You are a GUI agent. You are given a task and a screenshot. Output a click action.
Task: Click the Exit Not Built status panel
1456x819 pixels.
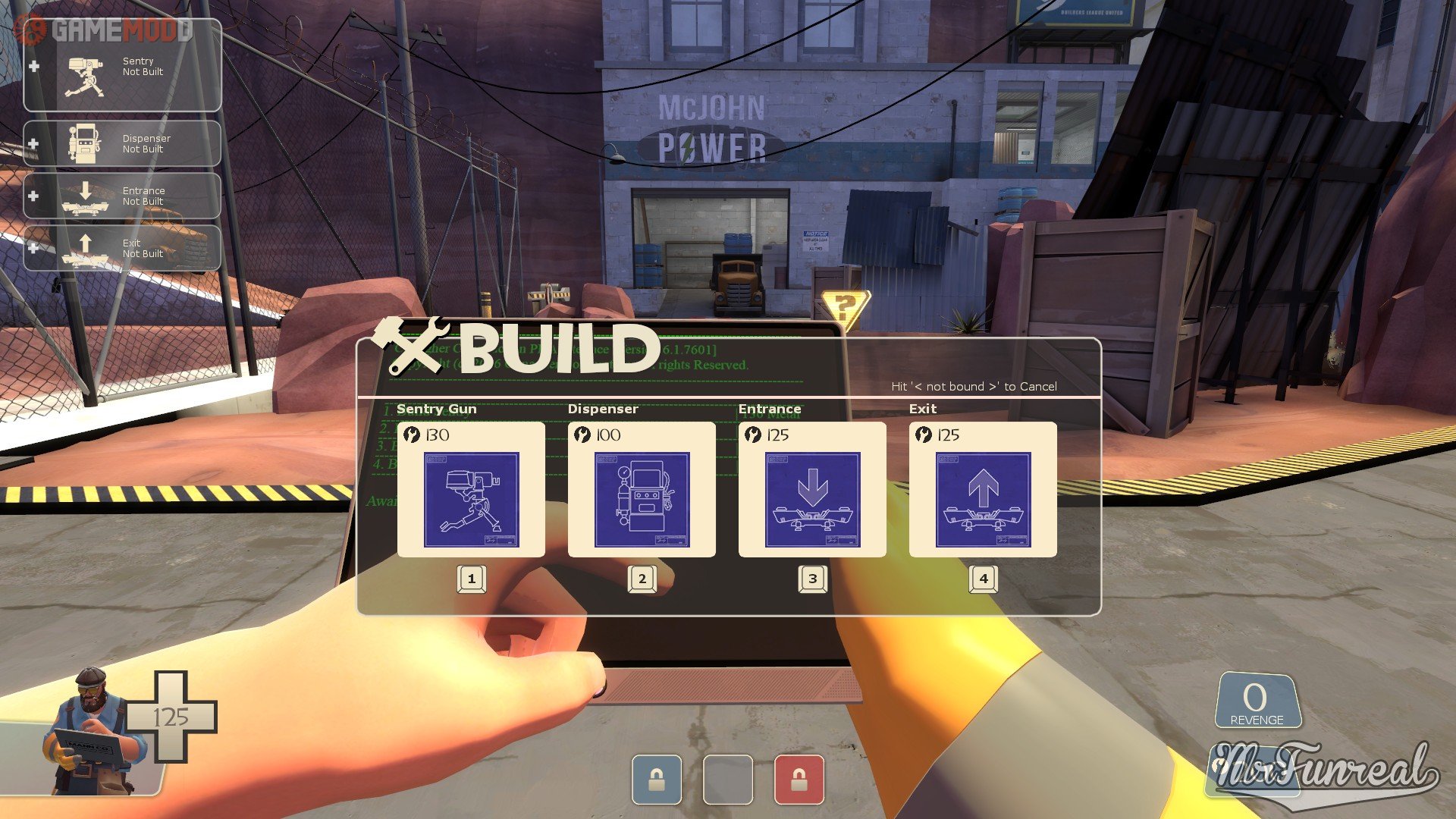[x=122, y=248]
